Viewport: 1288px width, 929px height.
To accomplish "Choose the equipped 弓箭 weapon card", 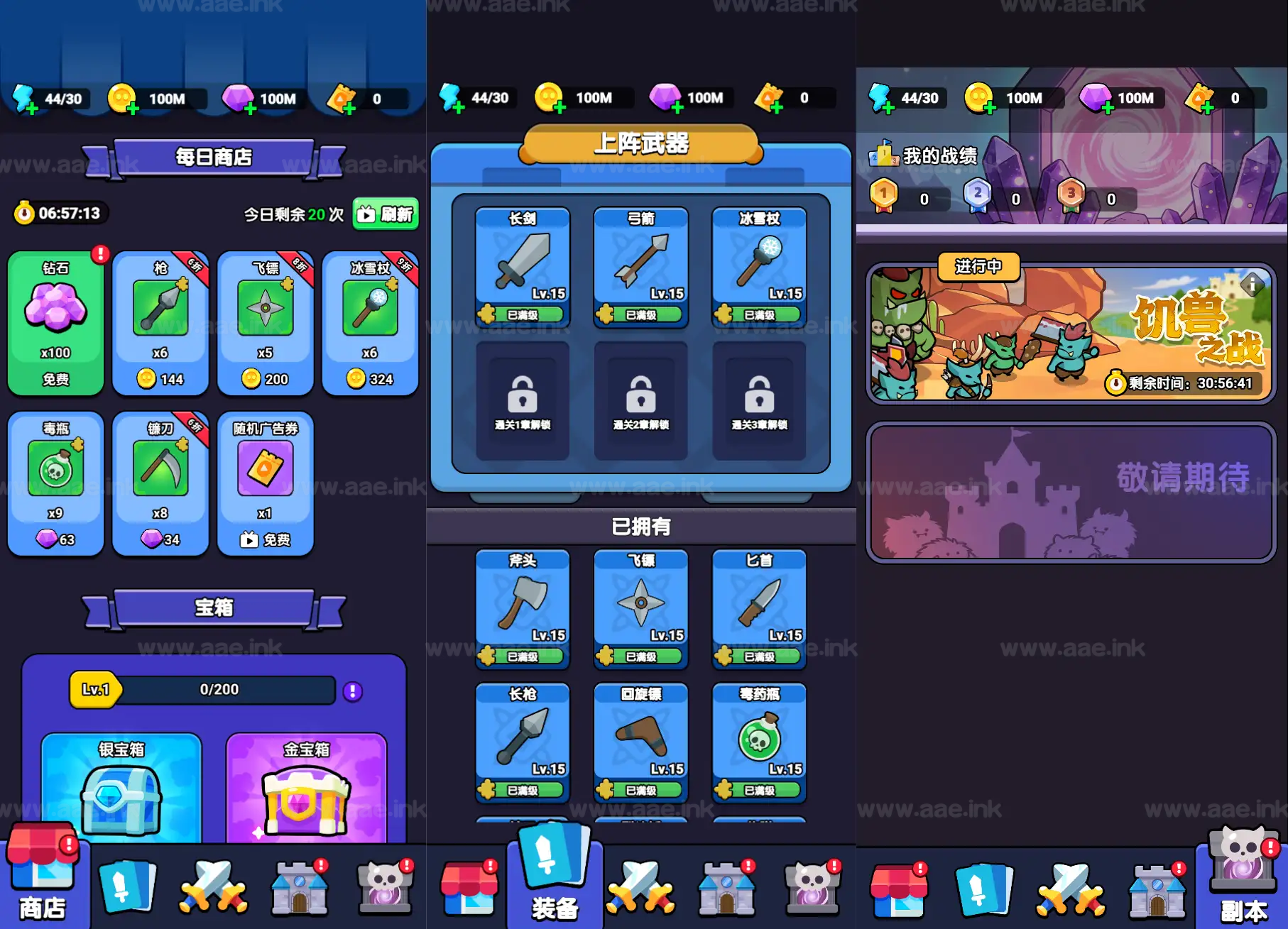I will (x=641, y=267).
